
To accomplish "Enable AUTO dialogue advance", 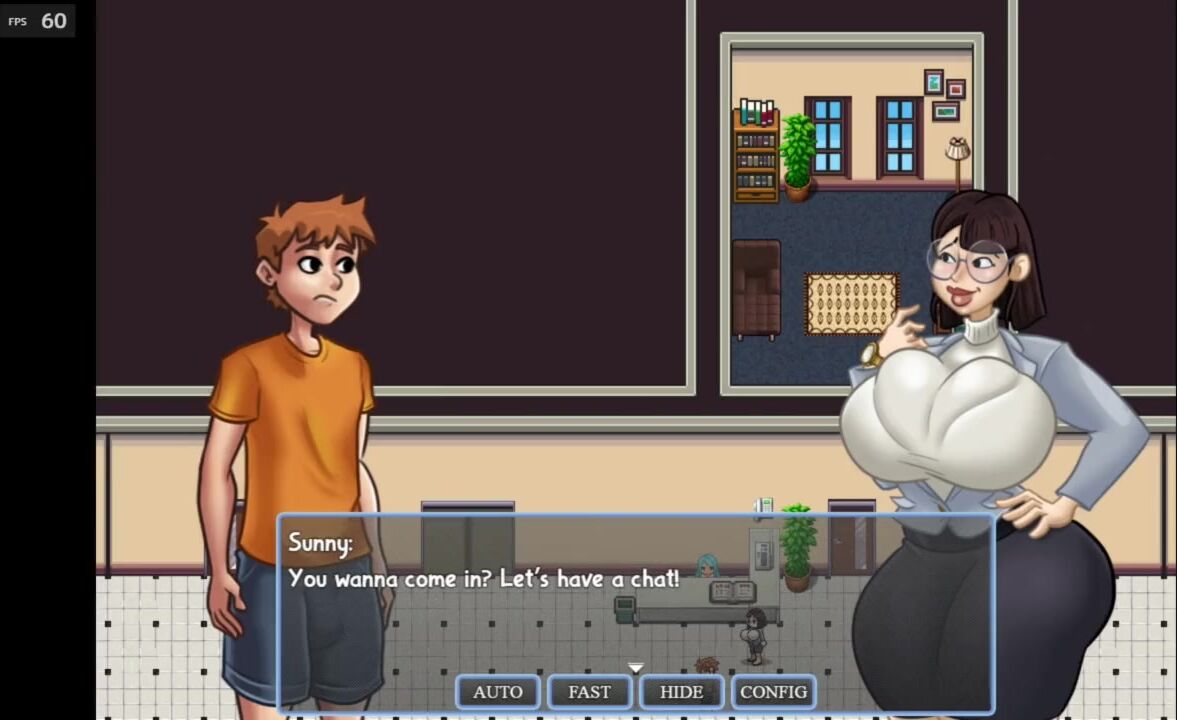I will tap(498, 692).
